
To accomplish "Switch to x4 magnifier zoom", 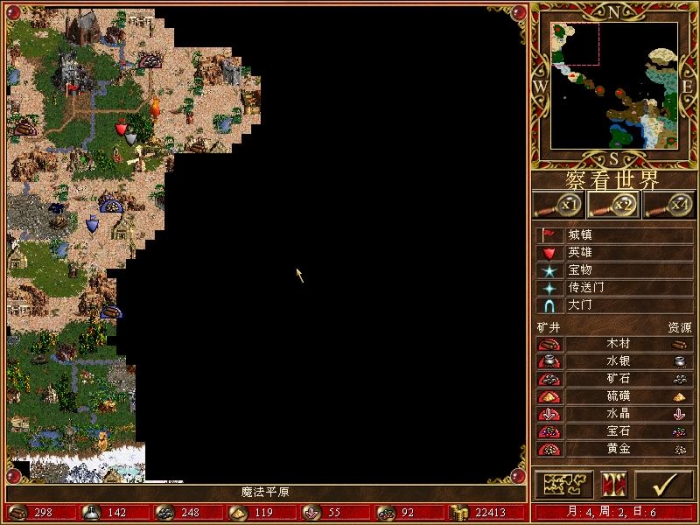I will pos(669,205).
